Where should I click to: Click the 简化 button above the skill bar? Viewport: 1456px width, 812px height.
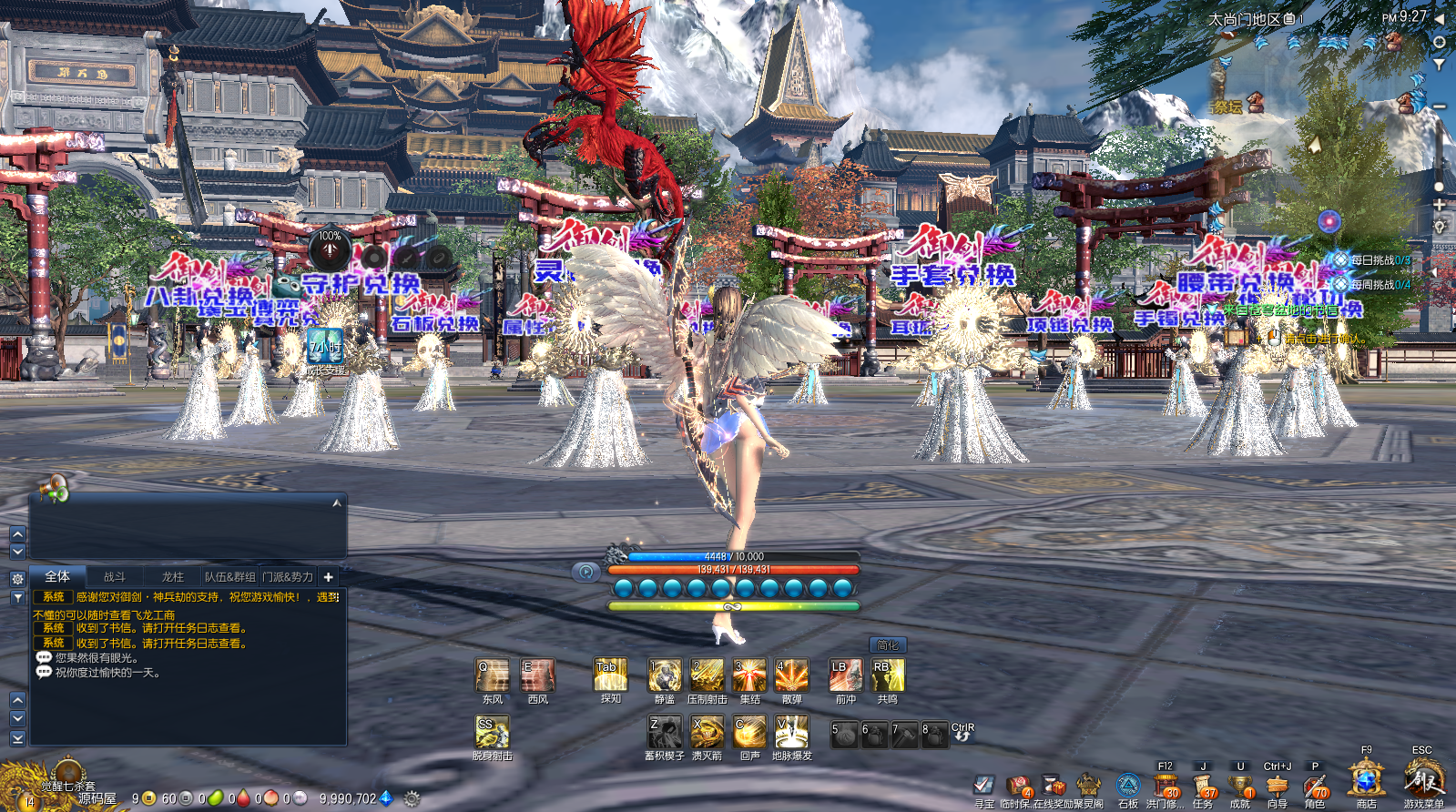tap(888, 645)
